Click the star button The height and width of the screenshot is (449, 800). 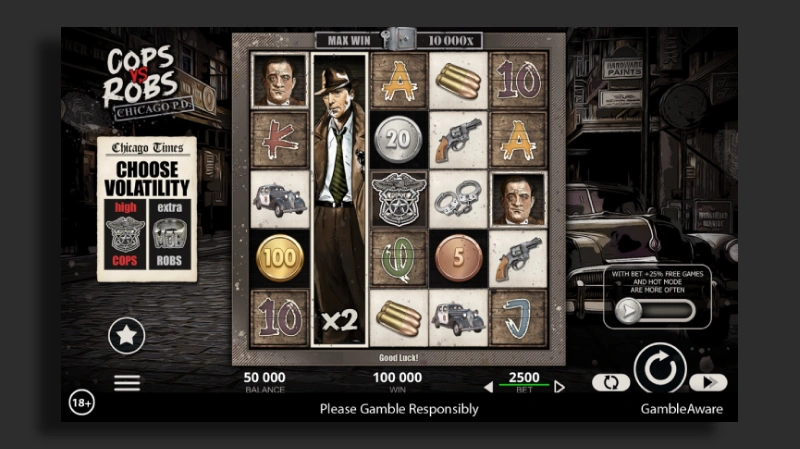tap(126, 335)
